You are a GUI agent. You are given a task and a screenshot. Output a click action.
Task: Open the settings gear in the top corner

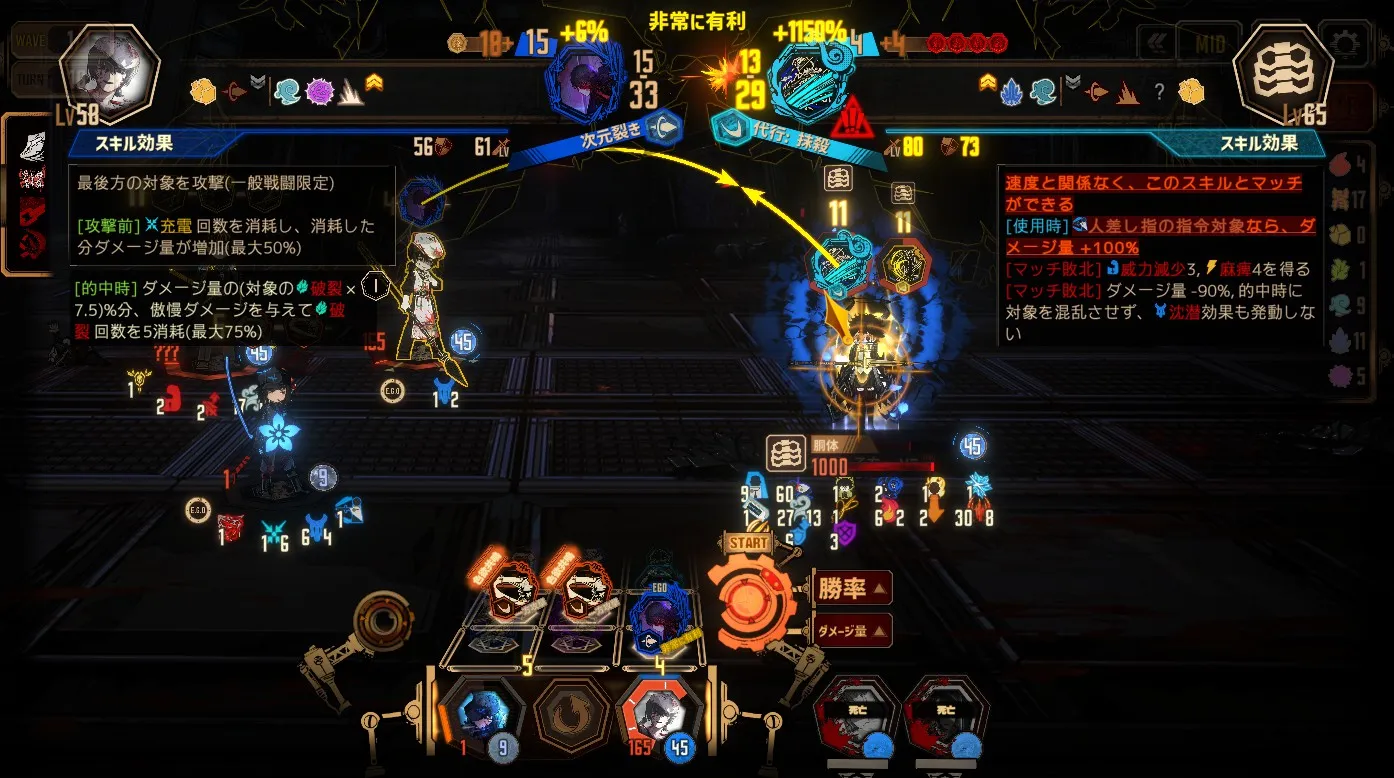(x=1345, y=44)
